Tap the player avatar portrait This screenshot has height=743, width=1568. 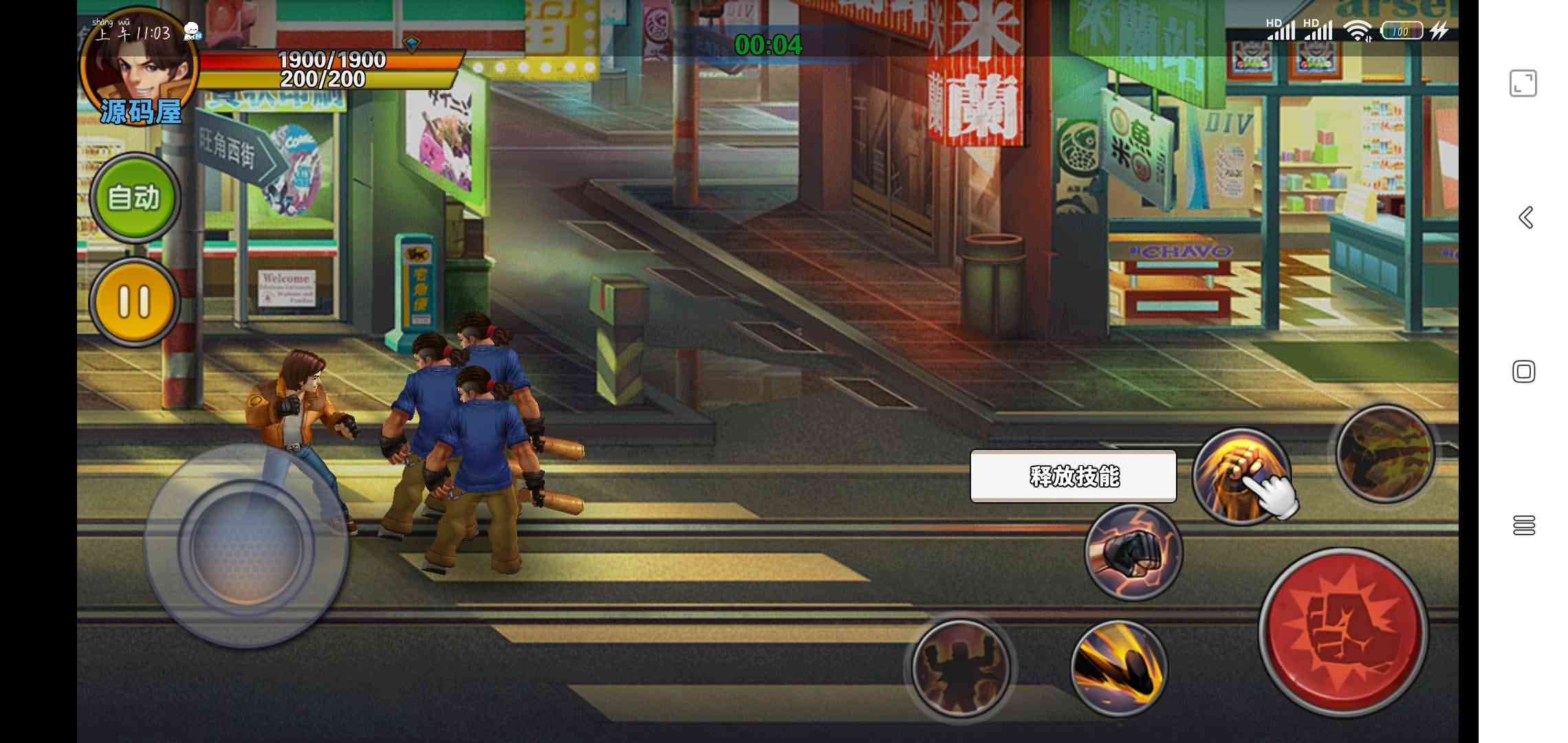point(140,69)
